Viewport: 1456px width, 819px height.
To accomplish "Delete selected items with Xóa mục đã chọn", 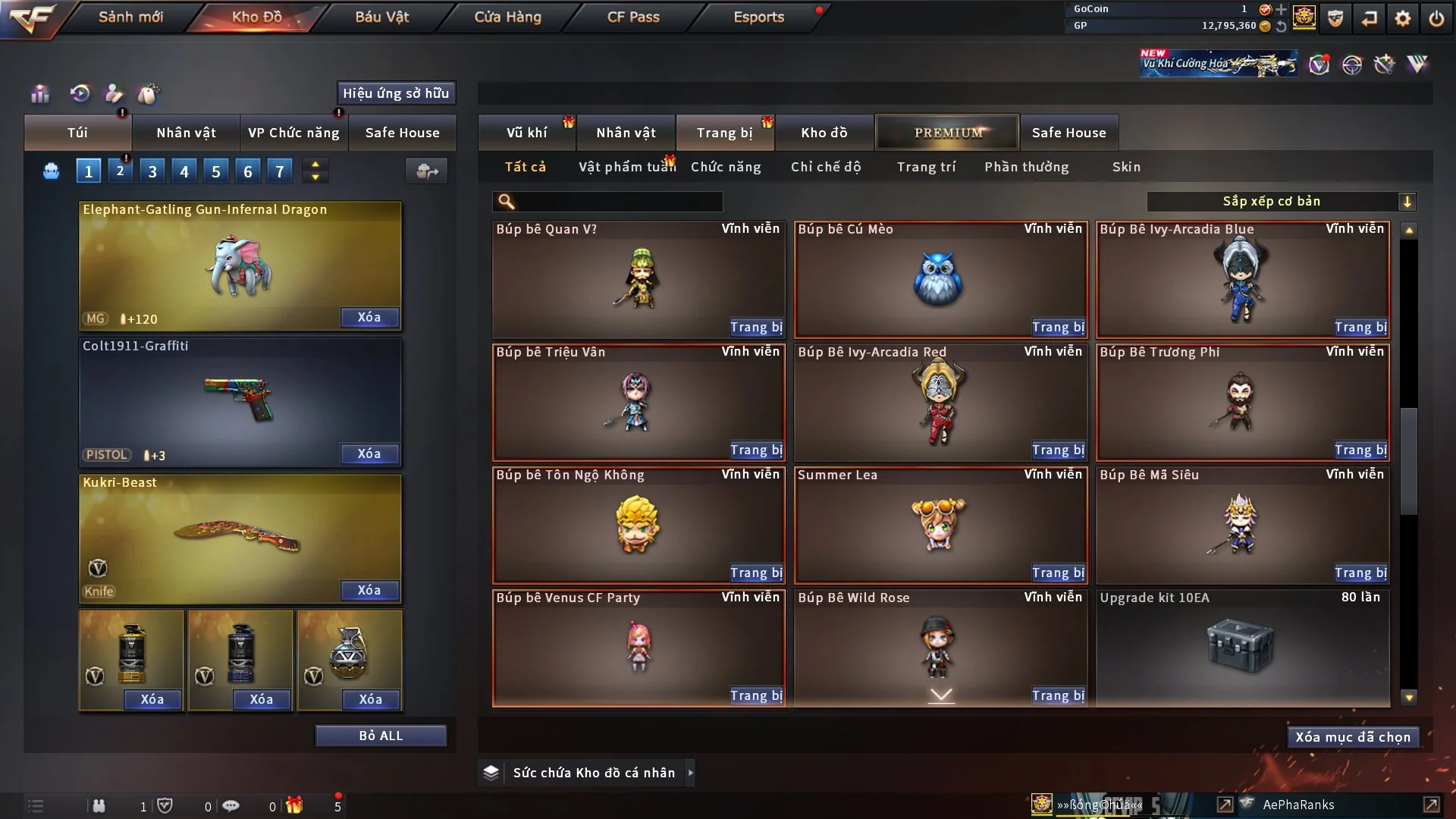I will coord(1353,737).
